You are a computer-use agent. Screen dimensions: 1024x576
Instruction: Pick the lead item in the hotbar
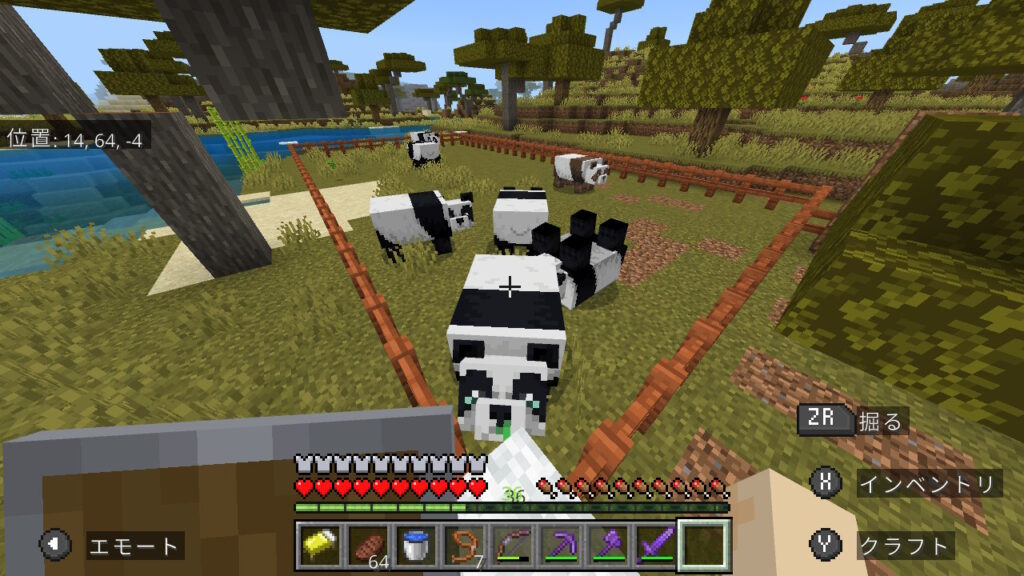click(463, 545)
